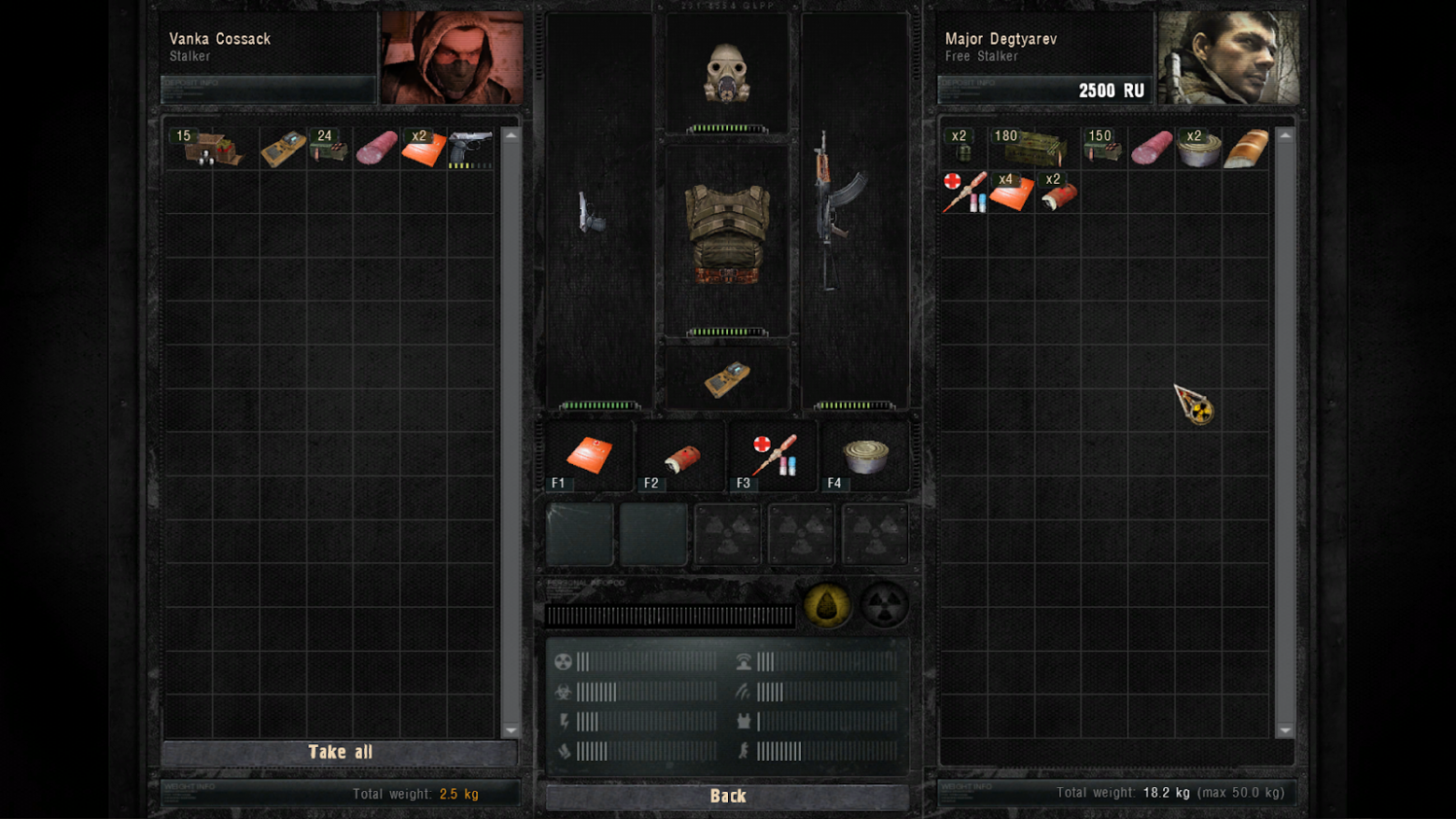
Task: Click the 150-round ammo box
Action: pyautogui.click(x=1103, y=148)
